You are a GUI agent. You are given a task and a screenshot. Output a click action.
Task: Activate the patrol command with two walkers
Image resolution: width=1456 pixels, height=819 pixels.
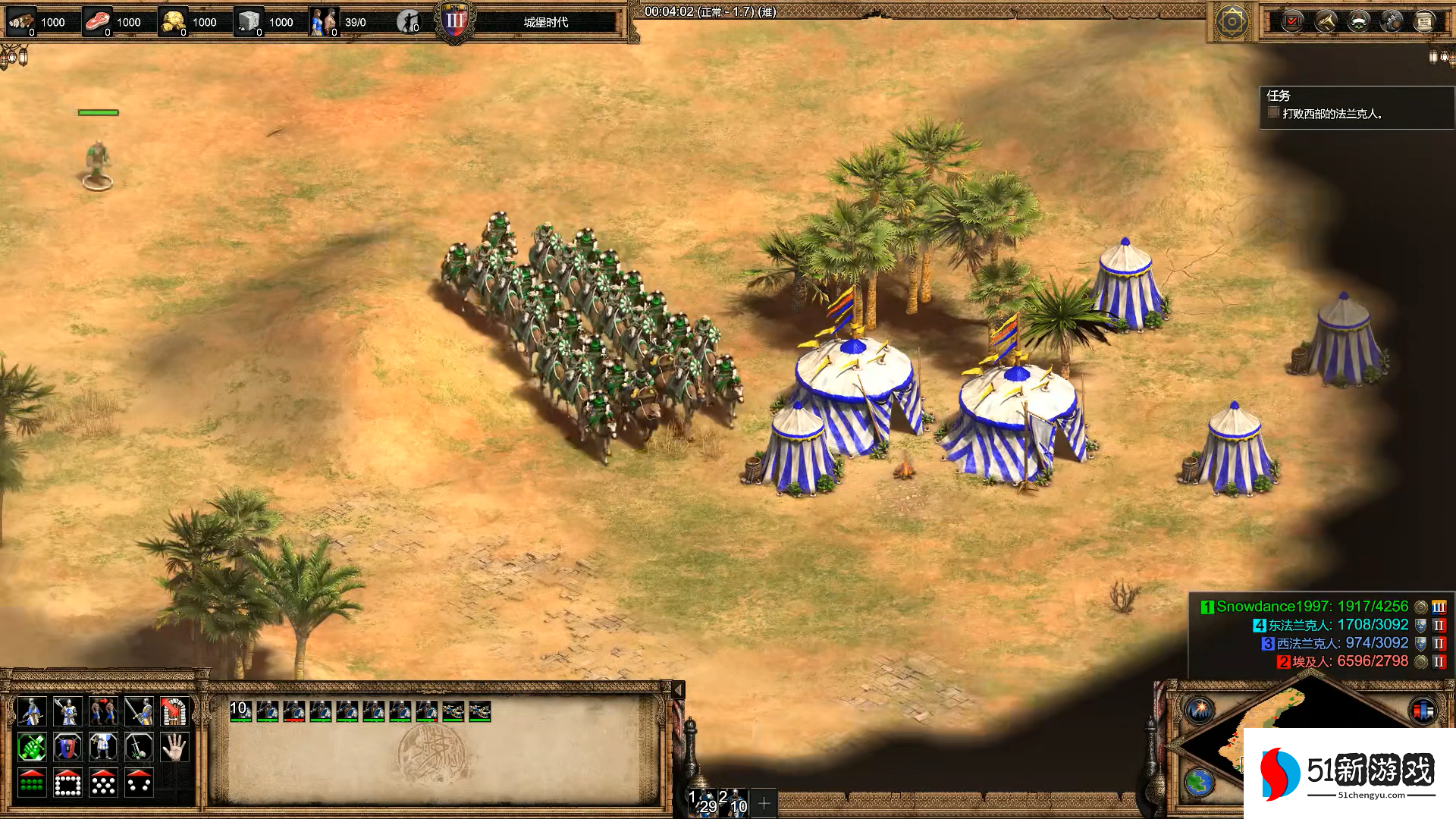click(103, 711)
